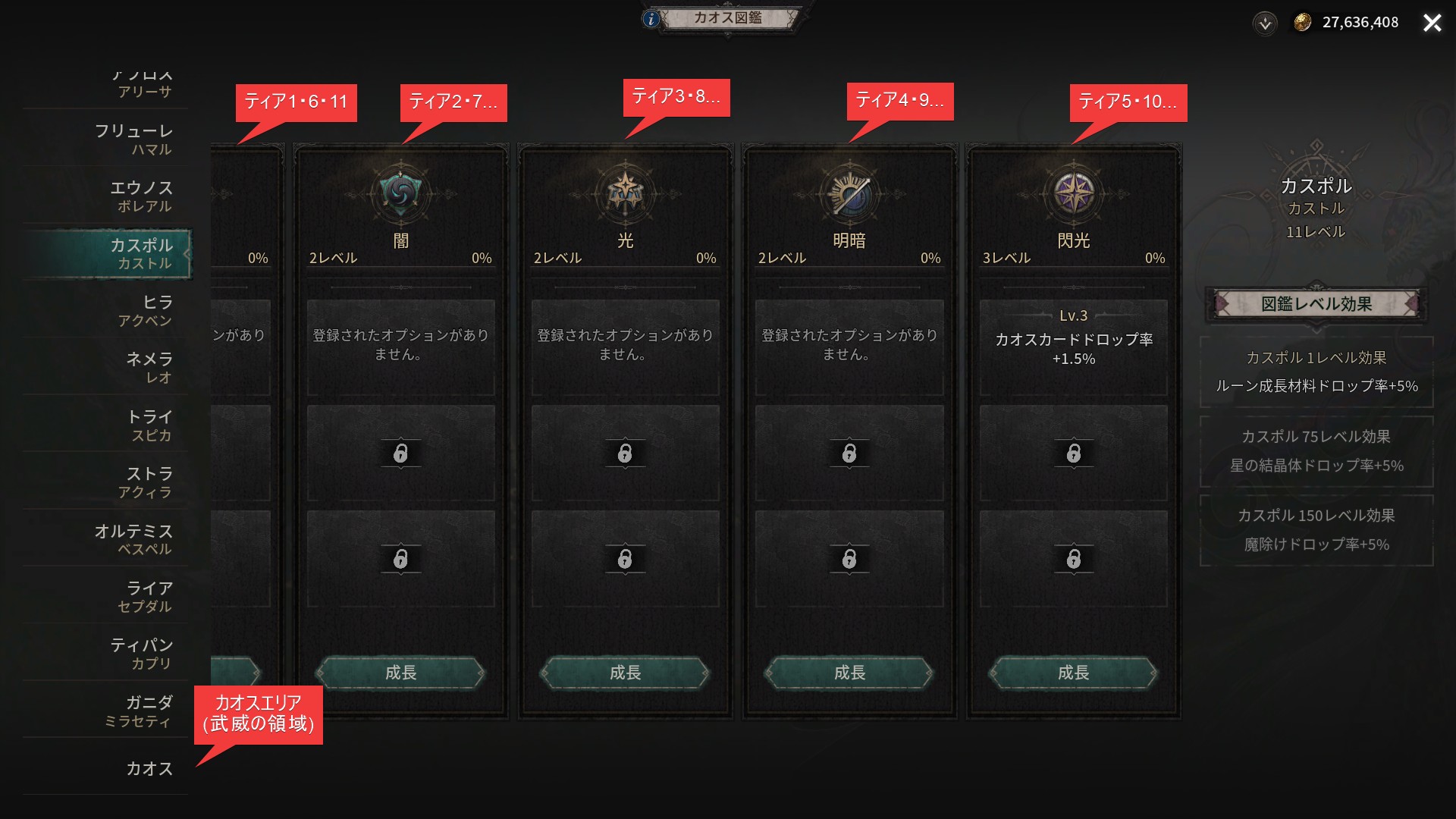The image size is (1456, 819).
Task: Open the 図鑑レベル効果 header
Action: click(x=1316, y=304)
